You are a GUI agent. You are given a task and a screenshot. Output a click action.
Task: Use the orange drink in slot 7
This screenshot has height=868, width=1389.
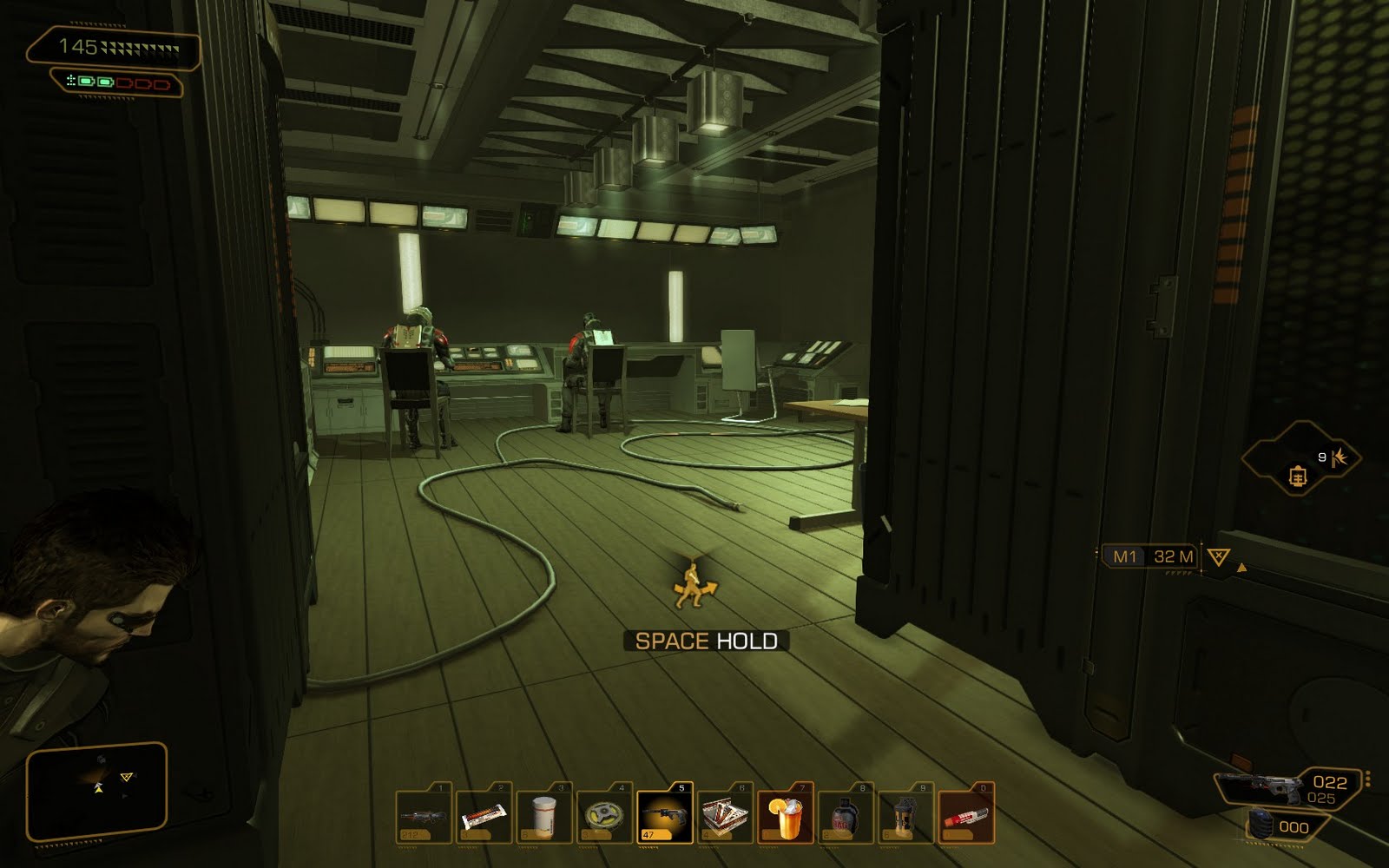click(785, 818)
